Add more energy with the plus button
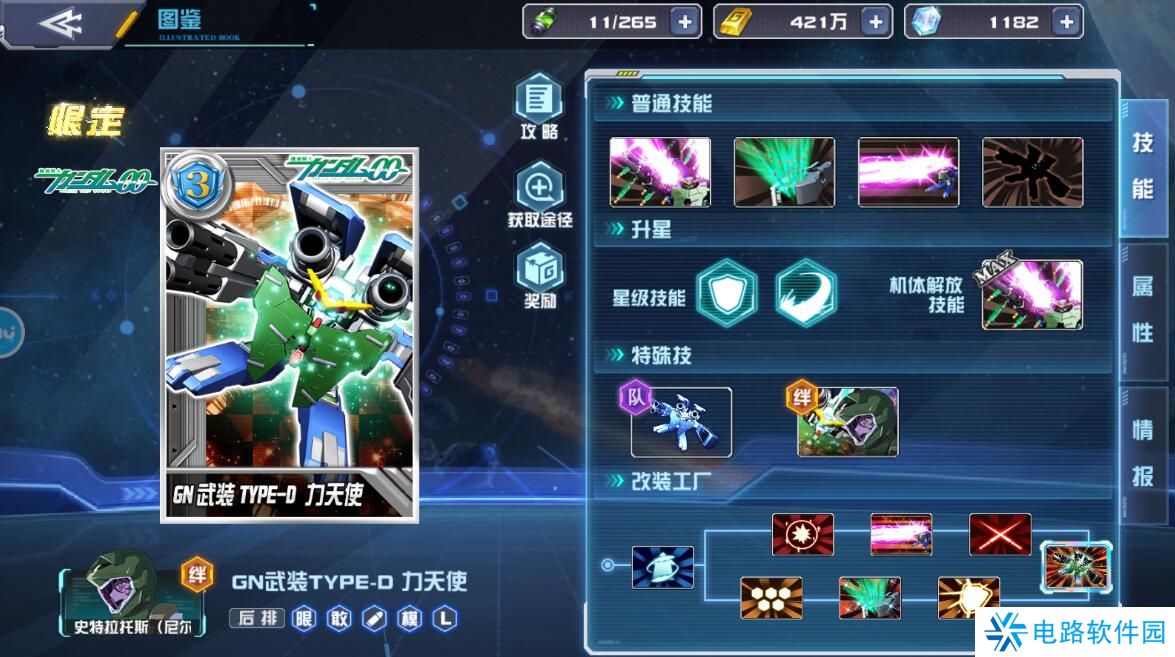 pyautogui.click(x=684, y=22)
